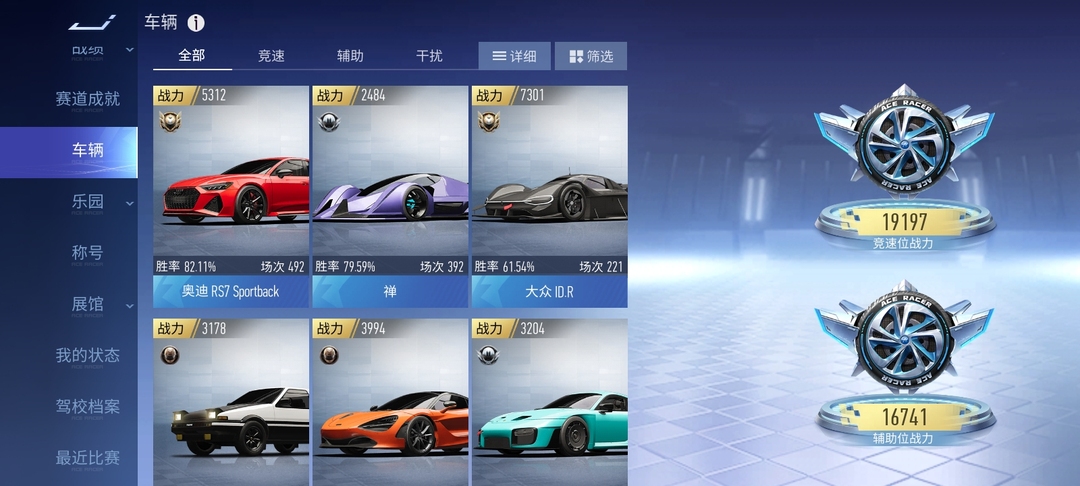Show the 干扰 vehicle tab

429,56
